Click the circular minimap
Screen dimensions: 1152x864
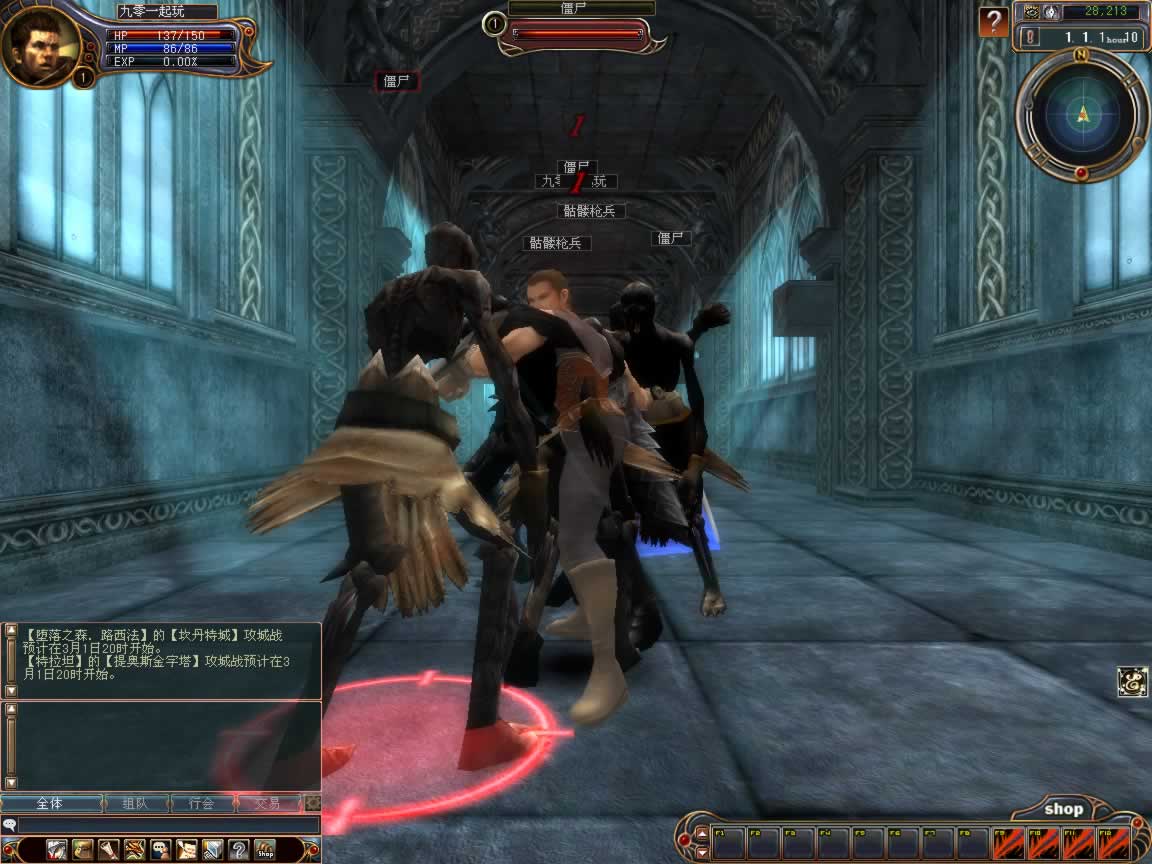point(1082,115)
